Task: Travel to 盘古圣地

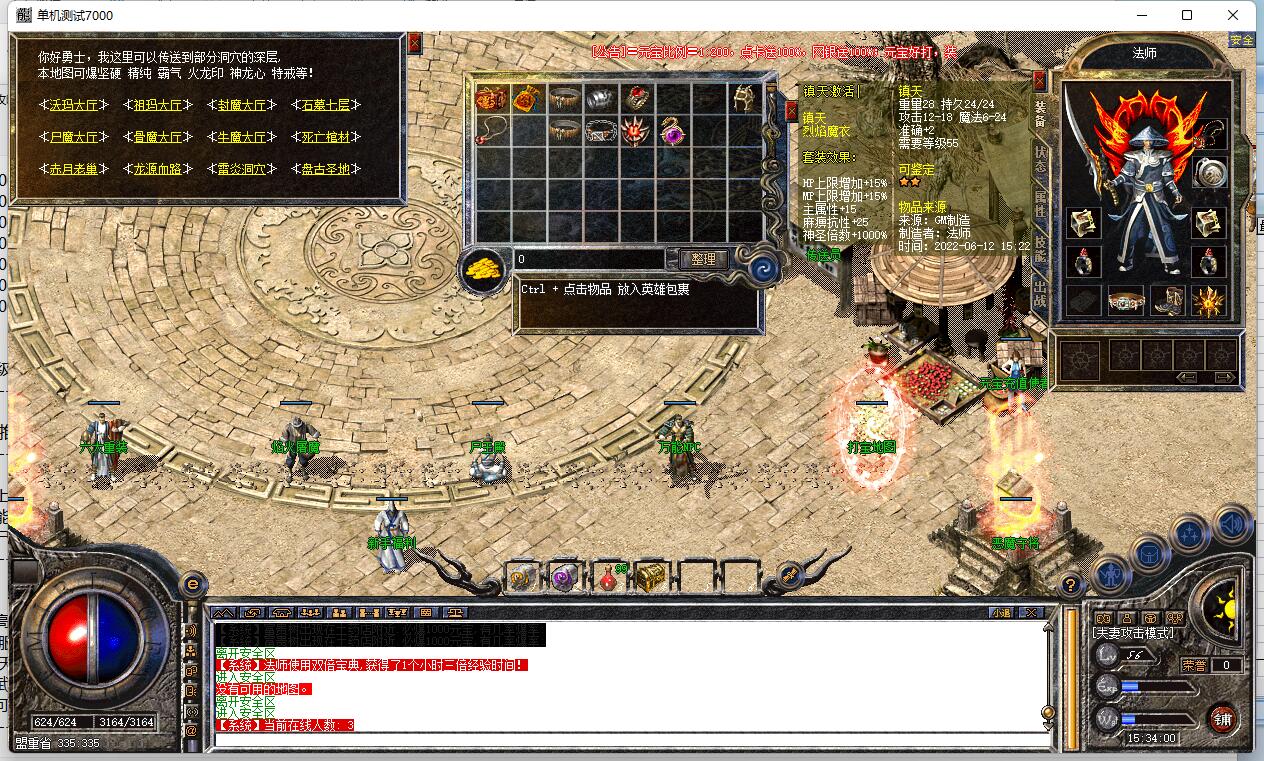Action: click(326, 169)
